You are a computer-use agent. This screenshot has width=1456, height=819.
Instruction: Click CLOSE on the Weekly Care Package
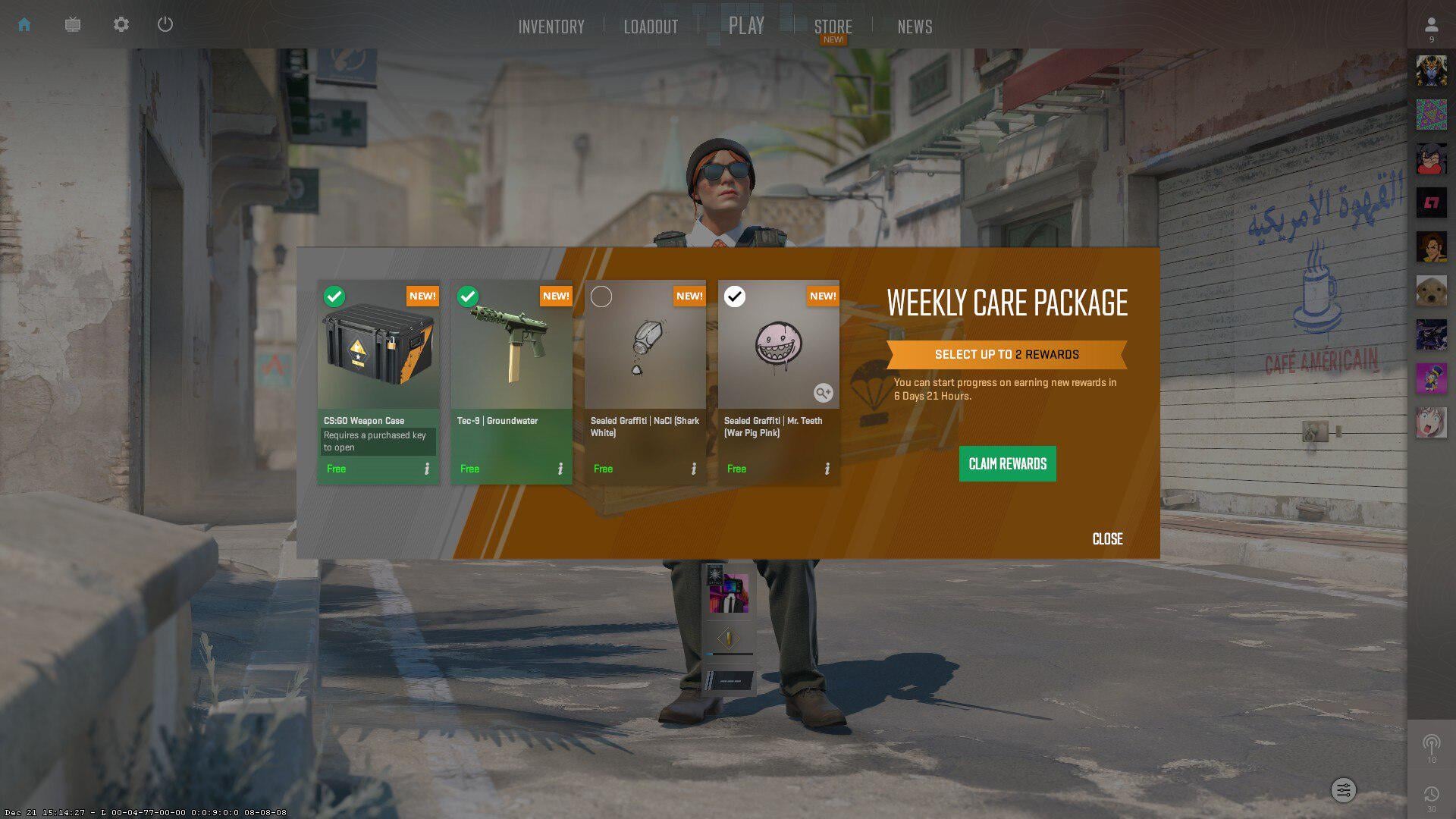(x=1106, y=539)
